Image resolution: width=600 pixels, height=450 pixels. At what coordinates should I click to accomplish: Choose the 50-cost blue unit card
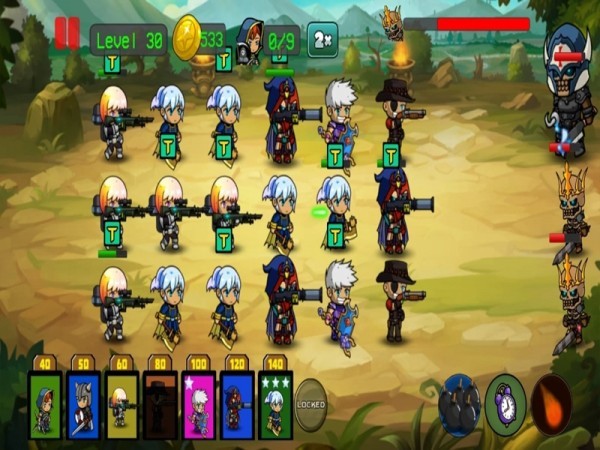83,404
